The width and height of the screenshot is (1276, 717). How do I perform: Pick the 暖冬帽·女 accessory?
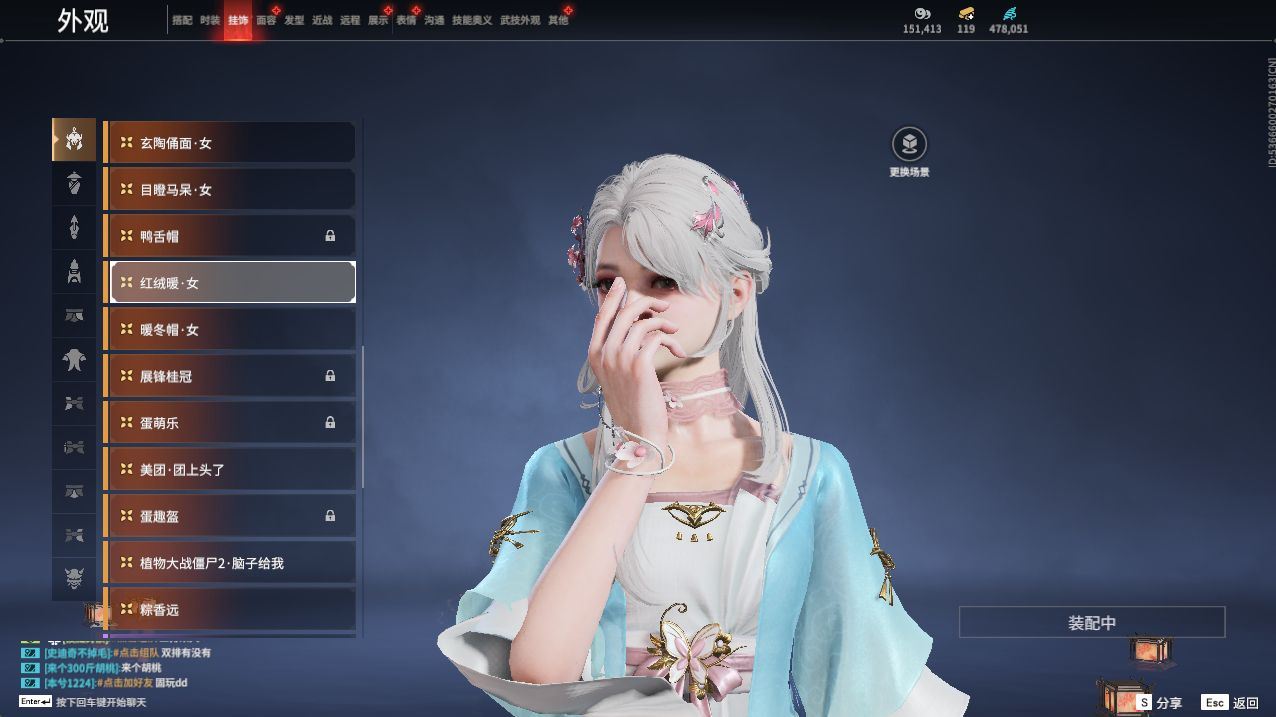tap(230, 330)
